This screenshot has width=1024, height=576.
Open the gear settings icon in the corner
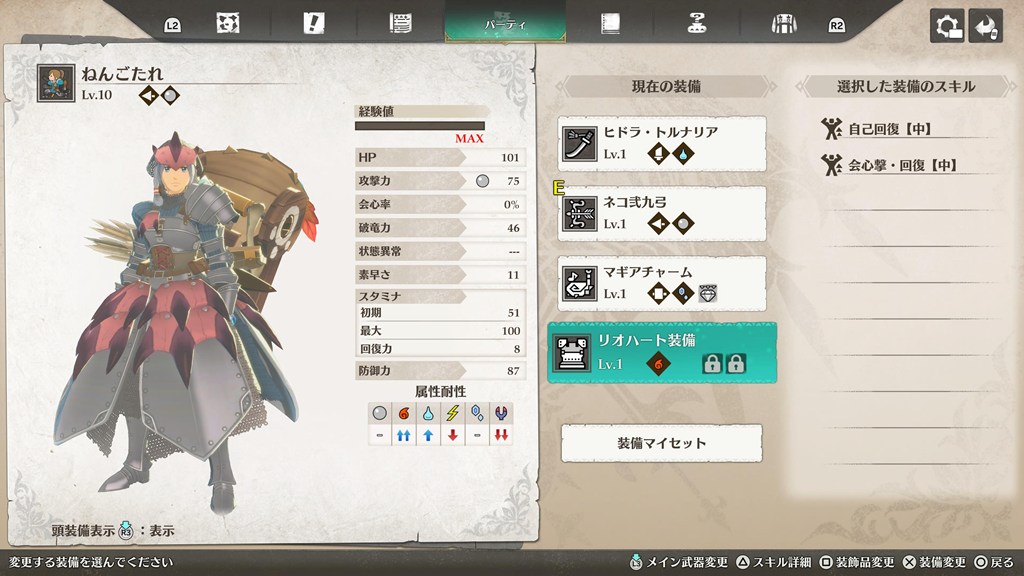click(946, 26)
